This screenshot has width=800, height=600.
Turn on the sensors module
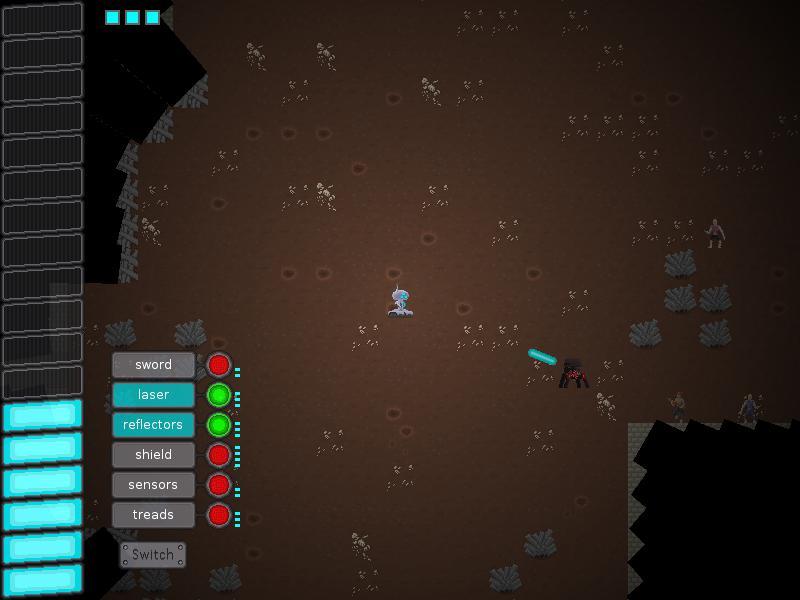coord(153,485)
